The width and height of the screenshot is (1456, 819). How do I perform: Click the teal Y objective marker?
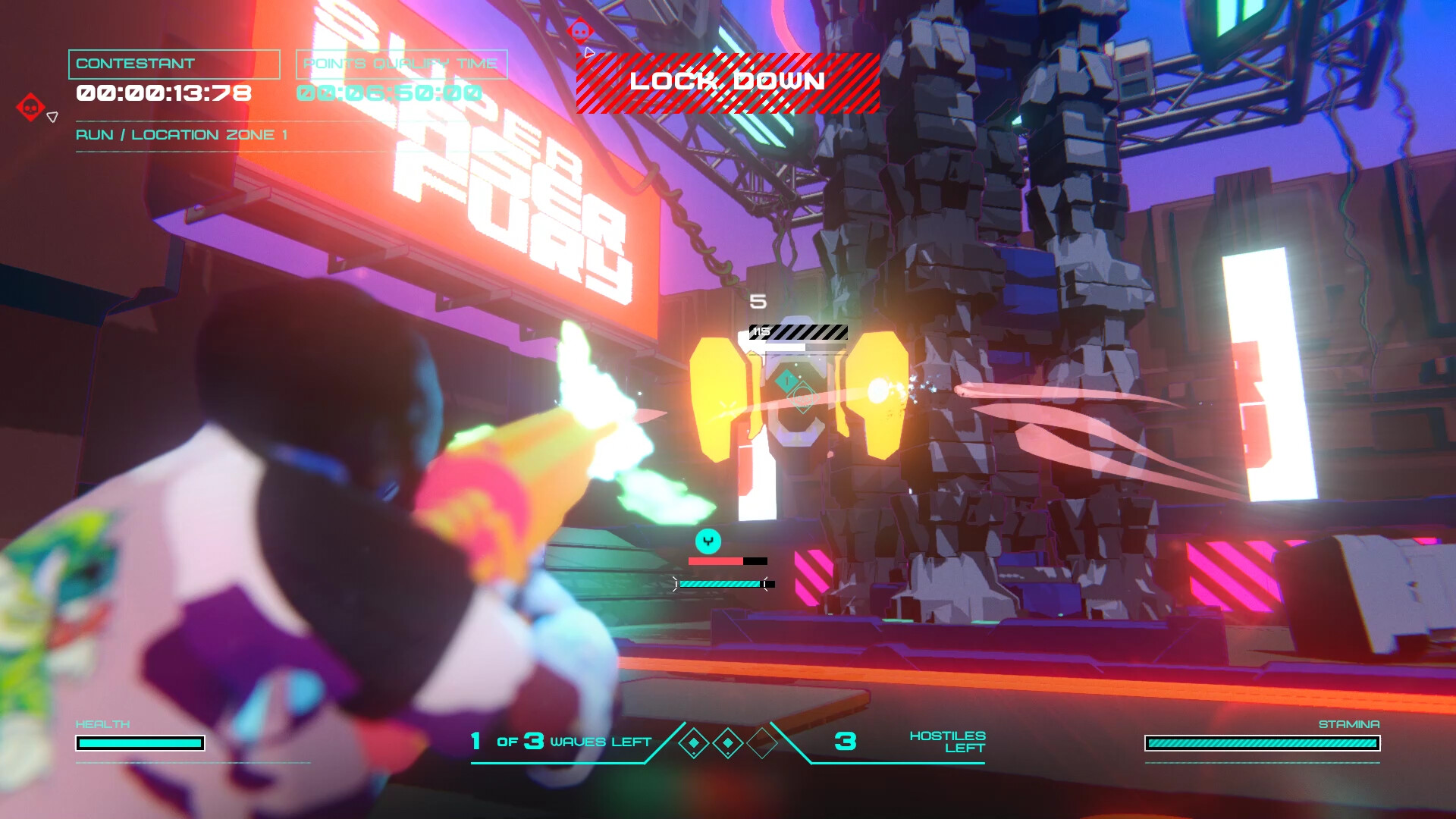pos(707,541)
